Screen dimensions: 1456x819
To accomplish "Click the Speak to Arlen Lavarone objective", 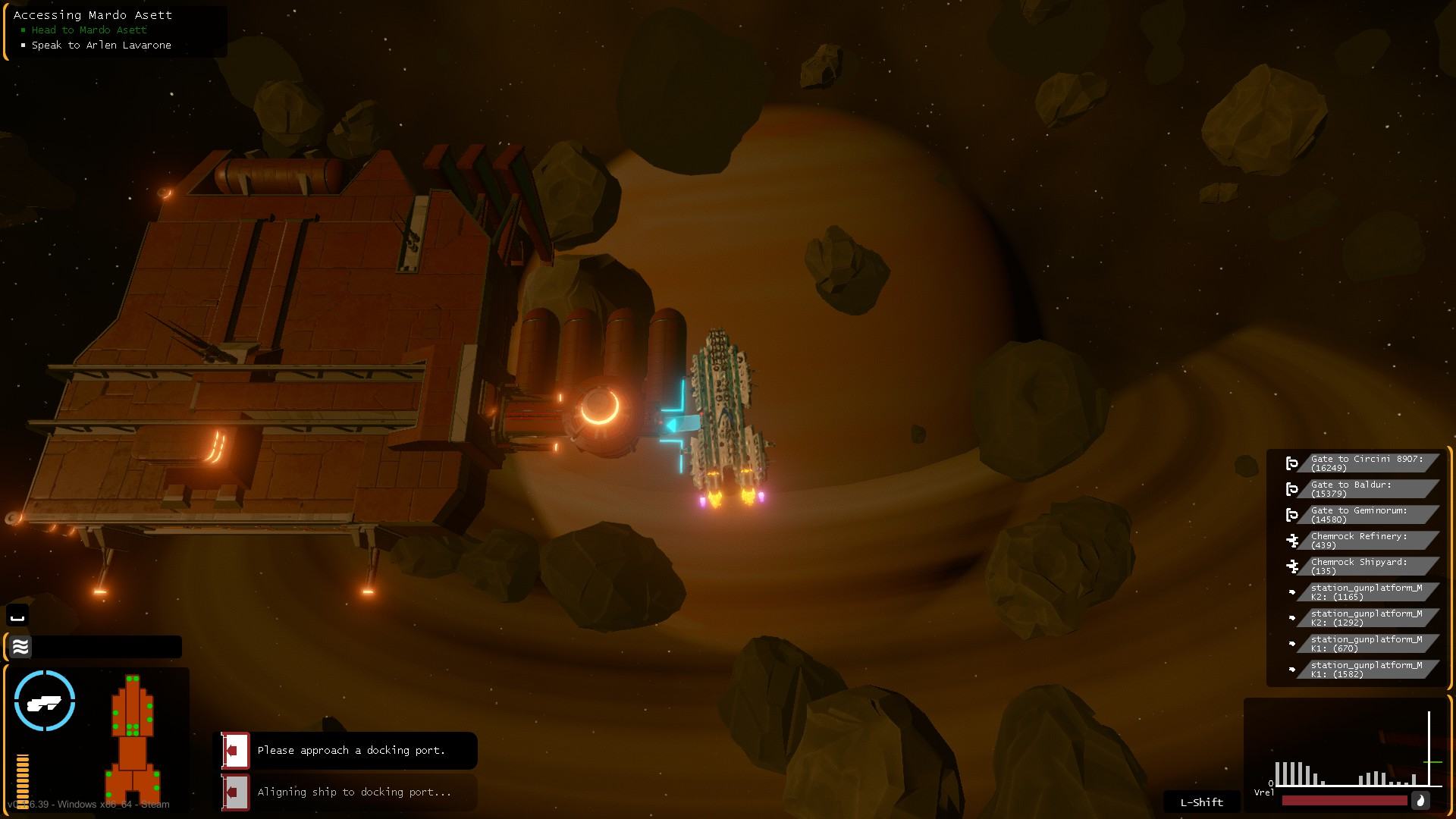I will pyautogui.click(x=101, y=45).
